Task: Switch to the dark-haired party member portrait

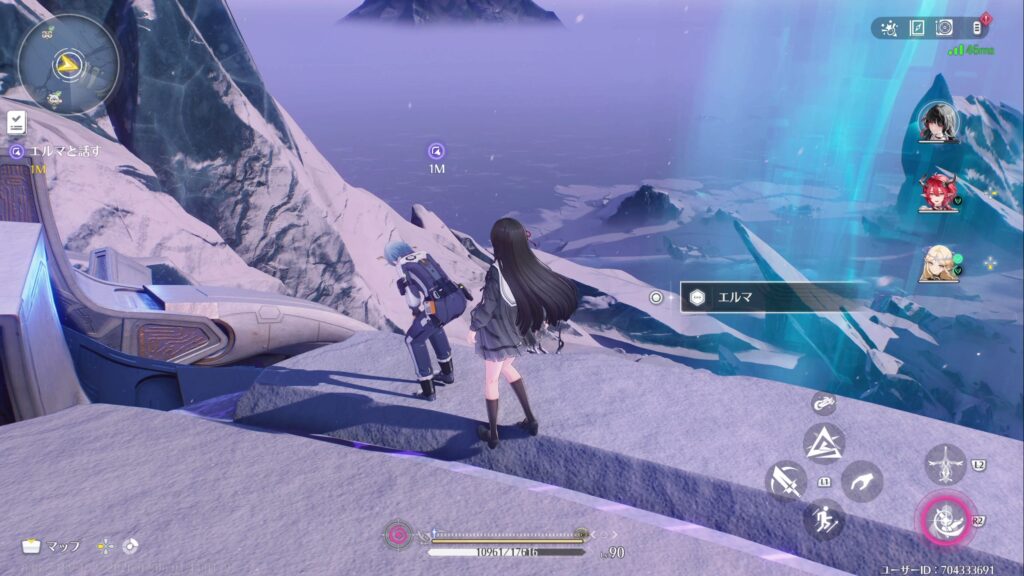Action: click(938, 122)
